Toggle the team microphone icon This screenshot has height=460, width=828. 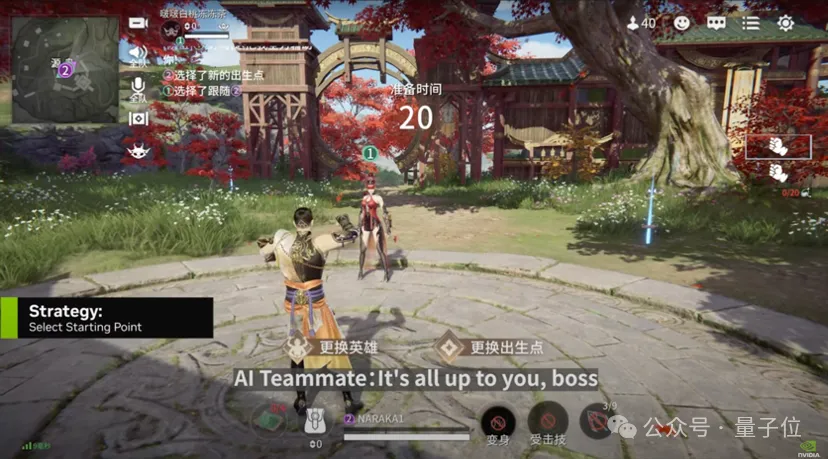click(138, 87)
